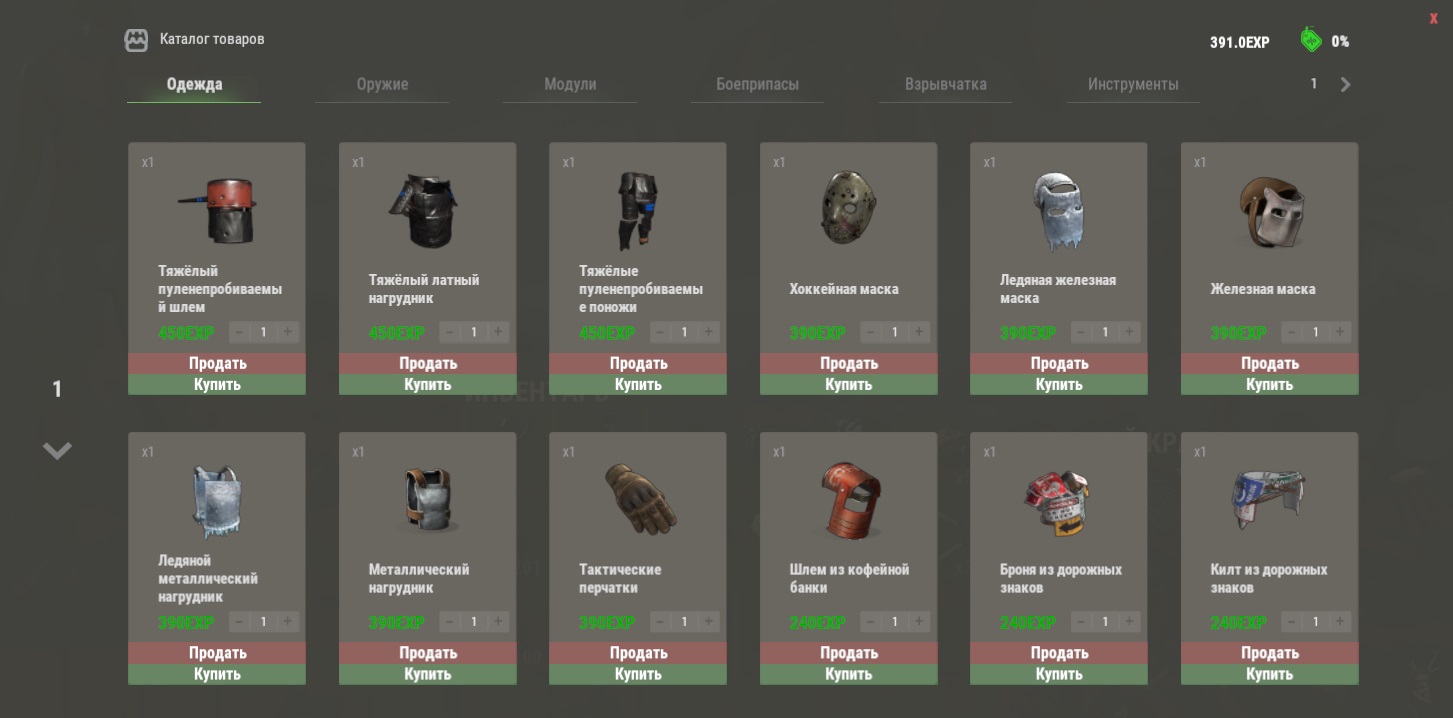Sell the Тяжёлые пуленепробиваемые поножи

pyautogui.click(x=638, y=363)
